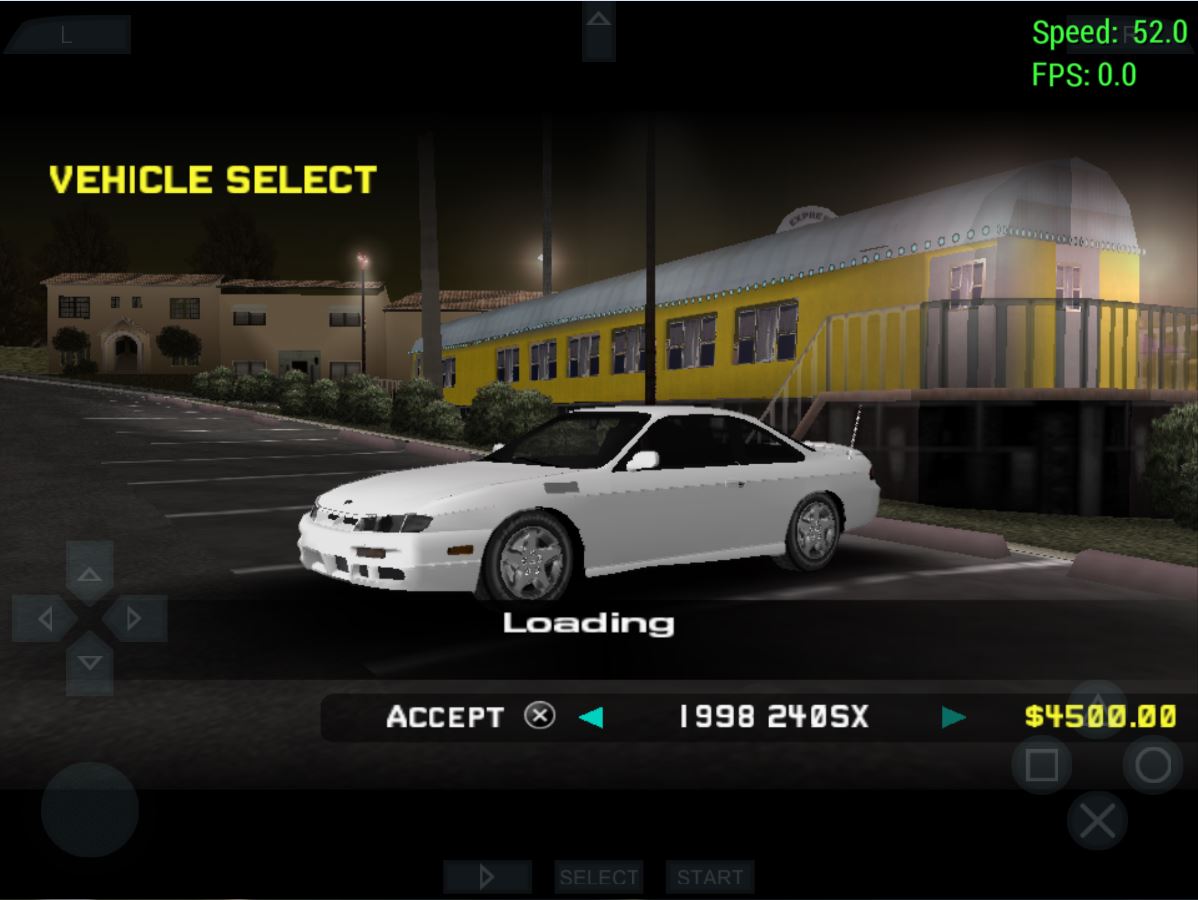Tap the on-screen cross touch button
The height and width of the screenshot is (900, 1198).
click(x=1097, y=822)
